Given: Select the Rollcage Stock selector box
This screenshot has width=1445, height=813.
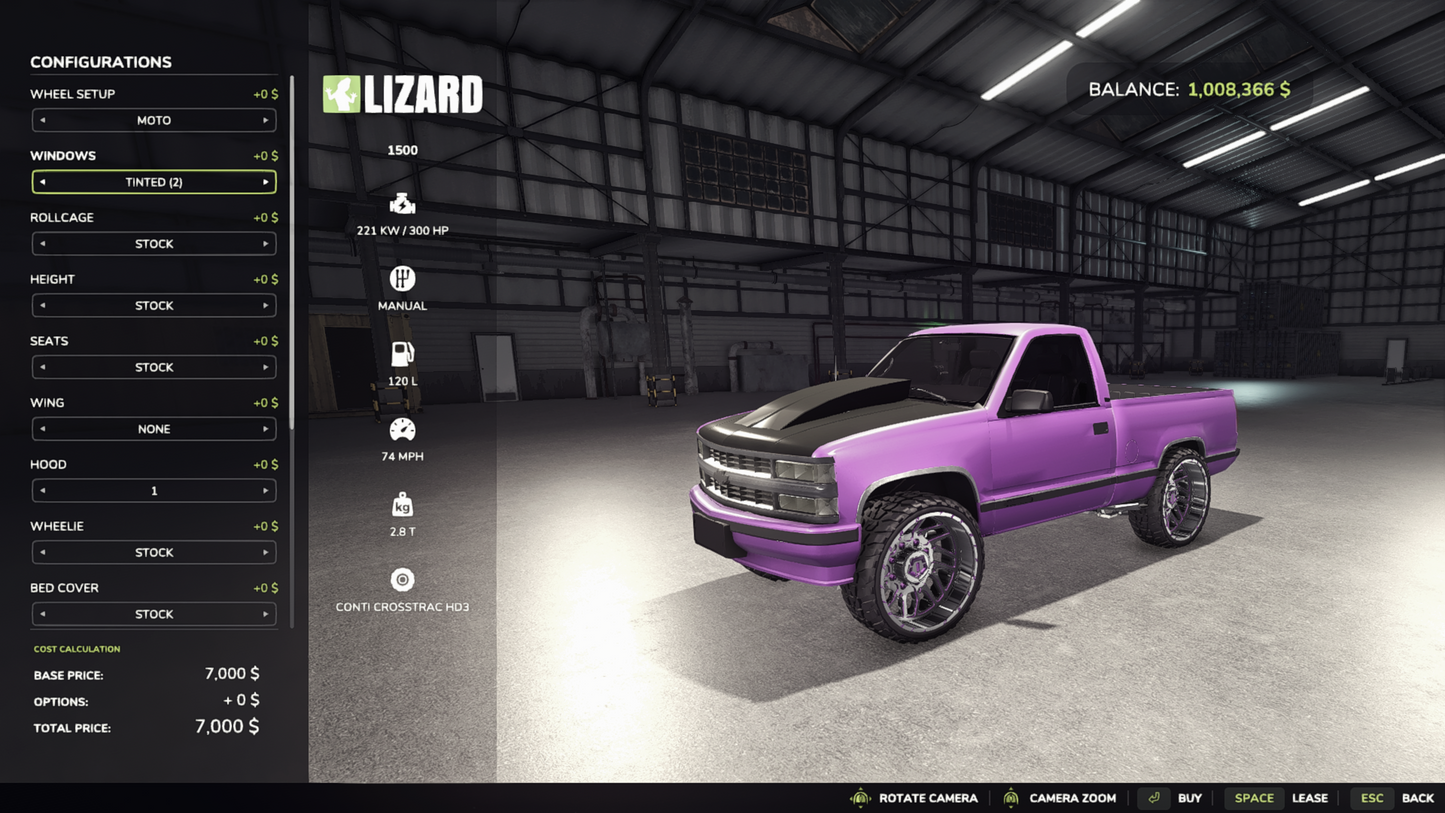Looking at the screenshot, I should pos(154,244).
